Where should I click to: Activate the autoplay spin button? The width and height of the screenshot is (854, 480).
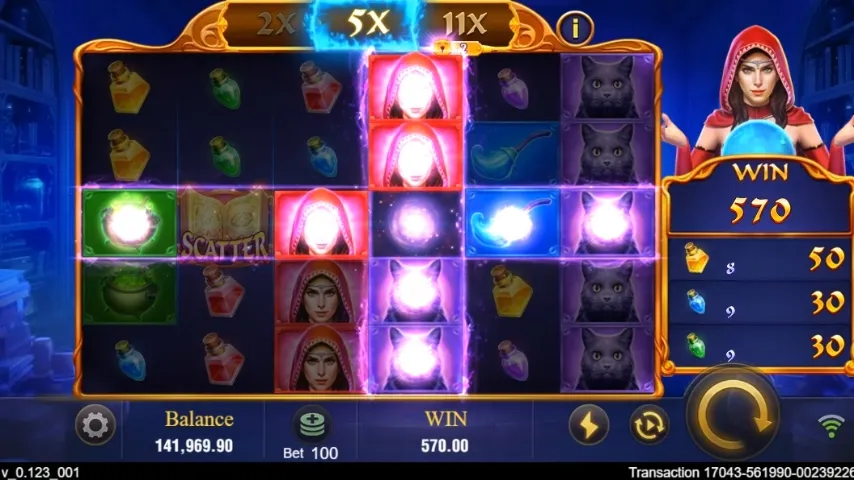649,426
